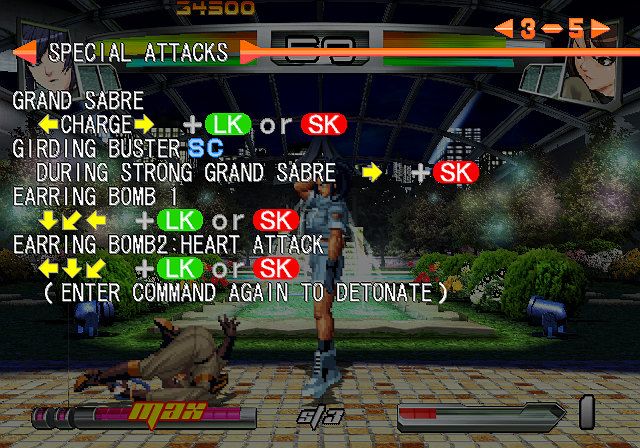The height and width of the screenshot is (448, 640).
Task: Click the right arrow after SPECIAL ATTACKS
Action: click(250, 51)
